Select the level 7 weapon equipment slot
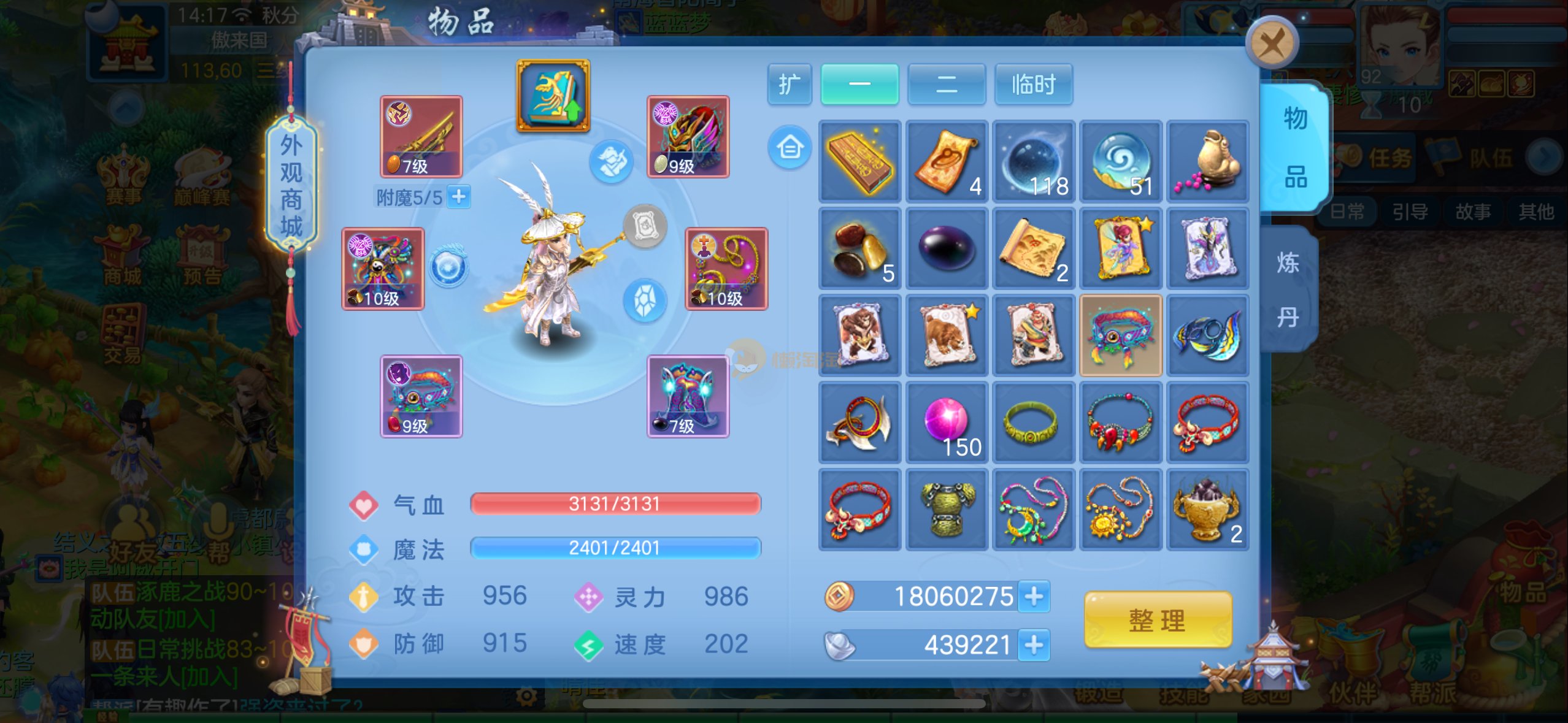The image size is (1568, 723). pos(421,137)
